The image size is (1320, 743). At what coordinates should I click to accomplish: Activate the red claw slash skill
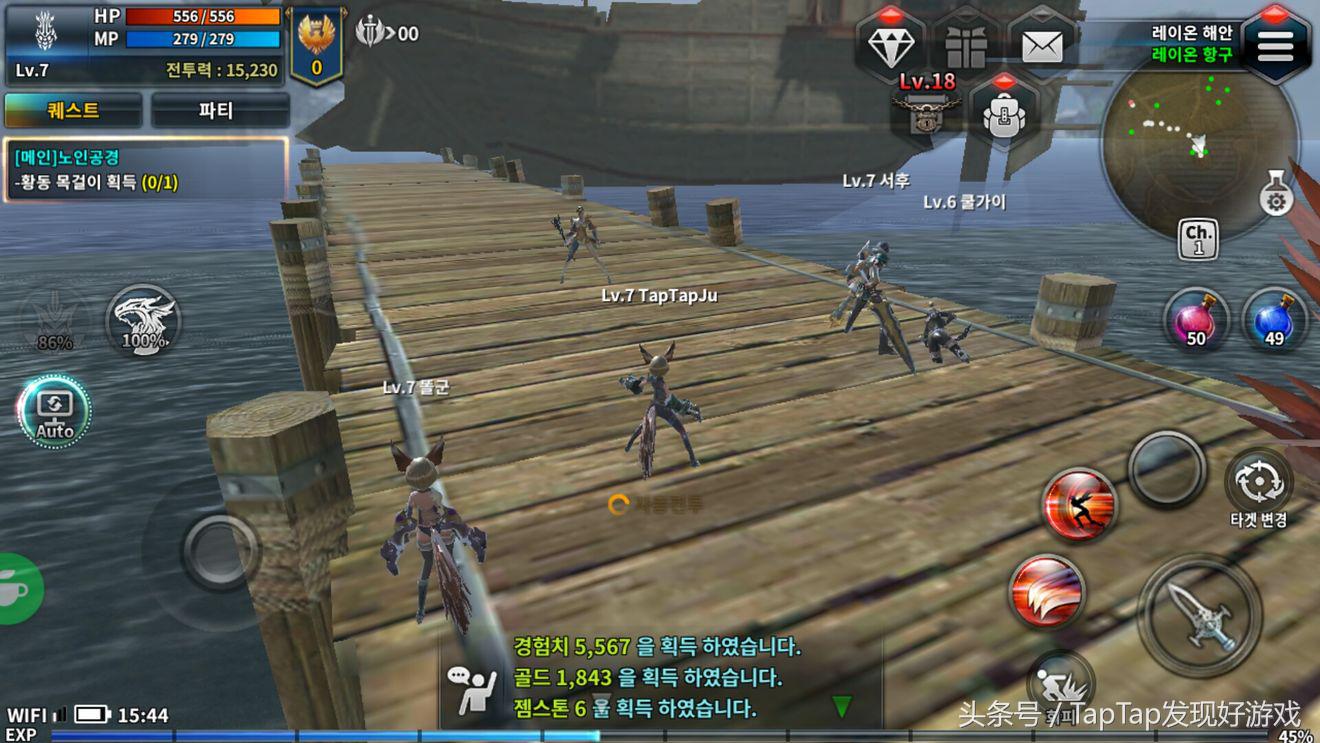tap(1047, 591)
